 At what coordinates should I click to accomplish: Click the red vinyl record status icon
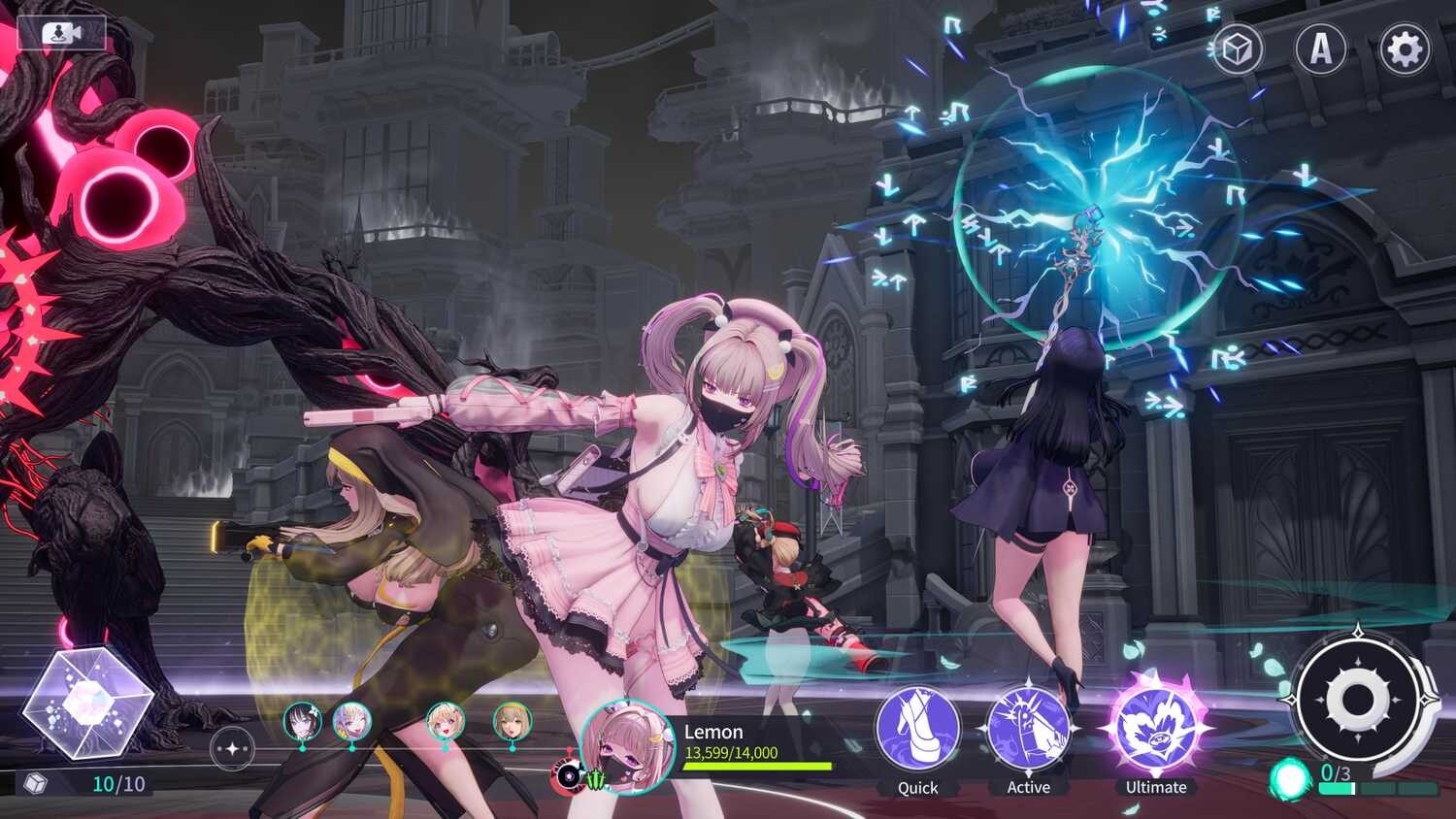pos(566,775)
